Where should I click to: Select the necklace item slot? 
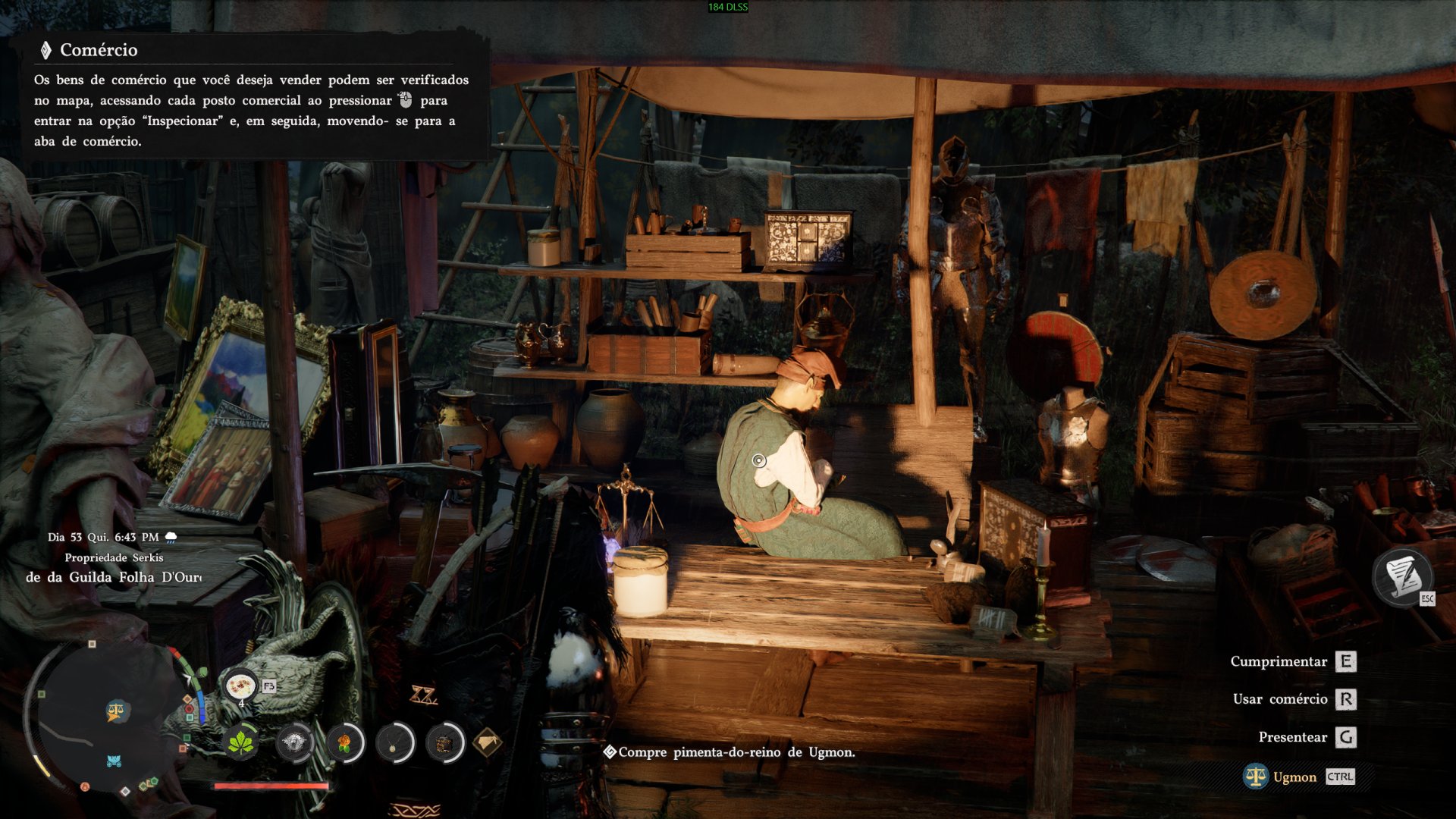click(394, 743)
